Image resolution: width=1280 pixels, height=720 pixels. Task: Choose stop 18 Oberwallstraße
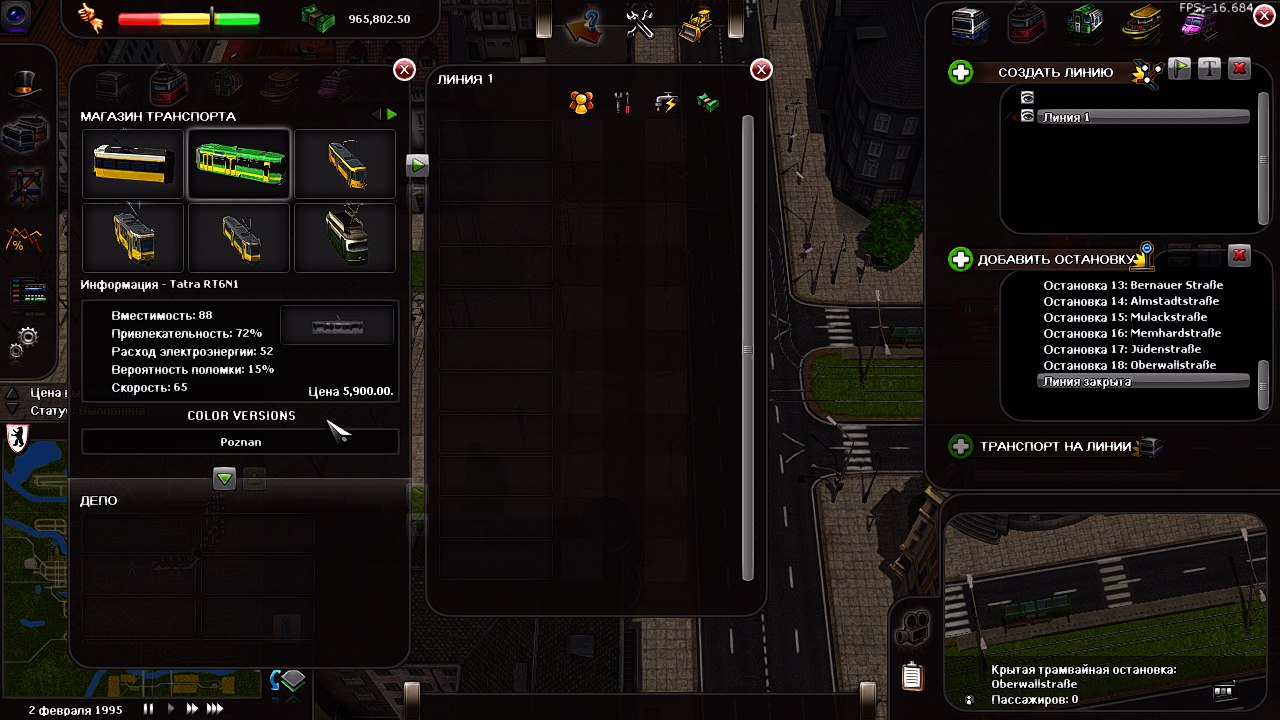1129,365
